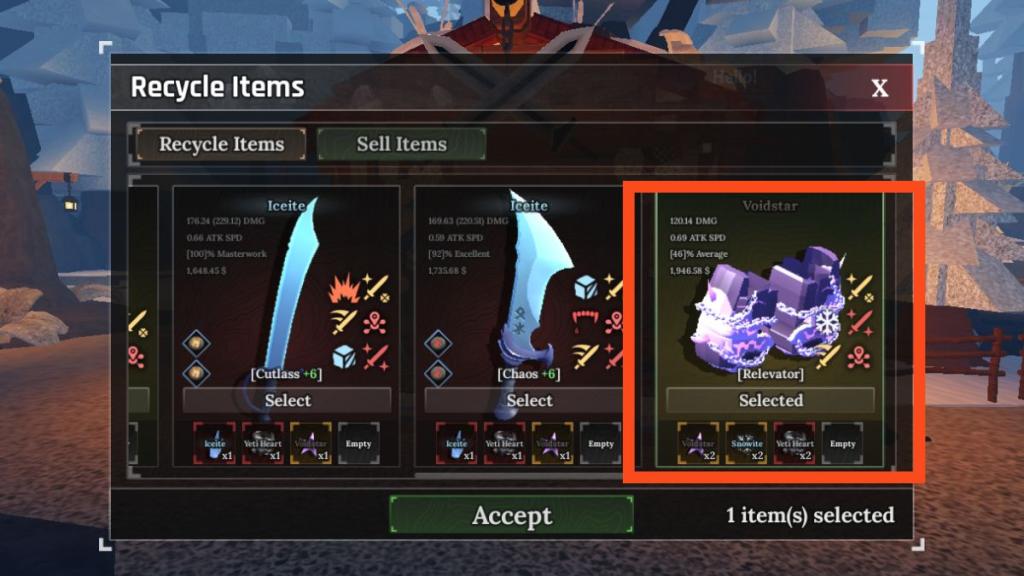Switch to the Recycle Items tab
Image resolution: width=1024 pixels, height=576 pixels.
(221, 144)
